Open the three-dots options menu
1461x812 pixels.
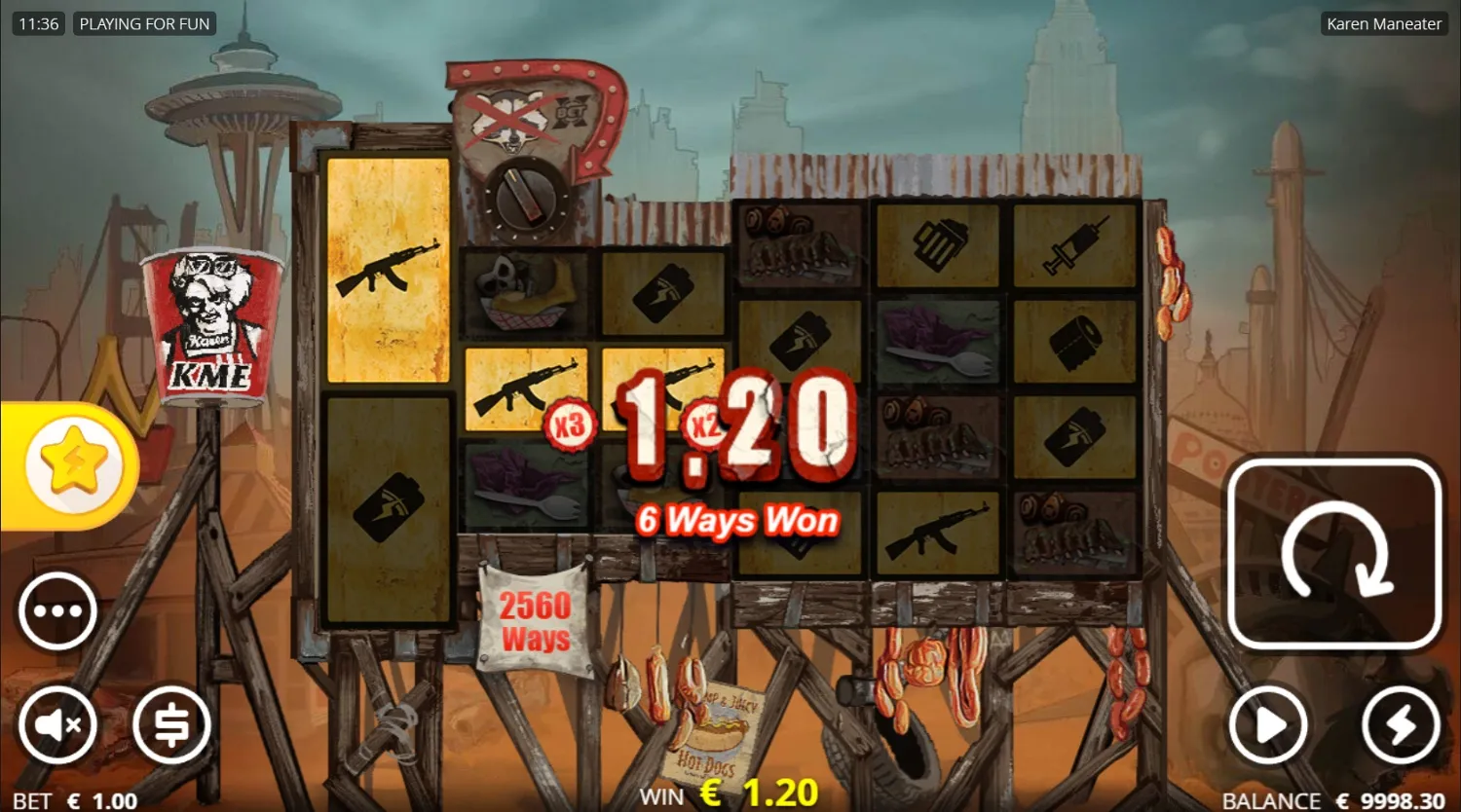click(57, 610)
